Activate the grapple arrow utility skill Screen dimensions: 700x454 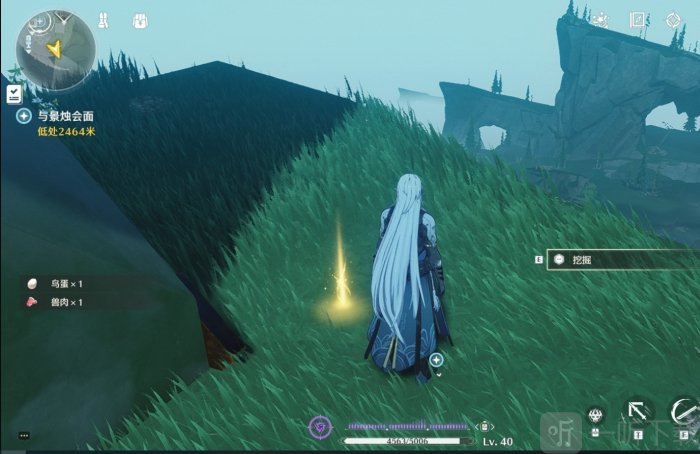coord(637,411)
